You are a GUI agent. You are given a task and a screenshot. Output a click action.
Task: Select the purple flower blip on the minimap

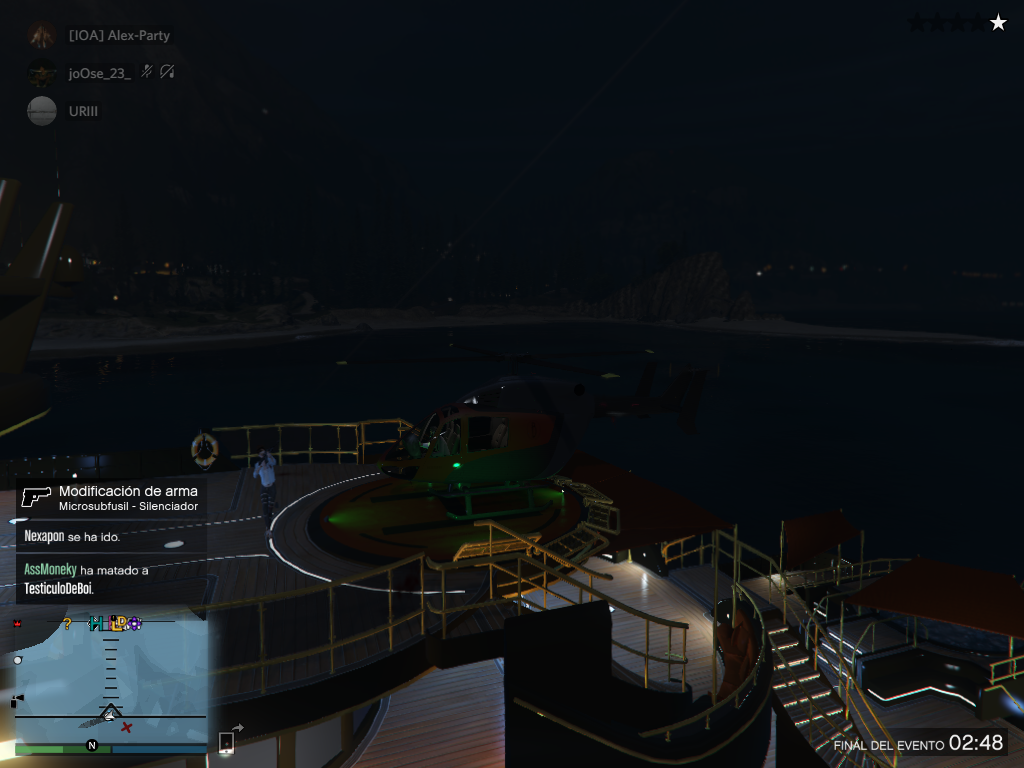(135, 624)
